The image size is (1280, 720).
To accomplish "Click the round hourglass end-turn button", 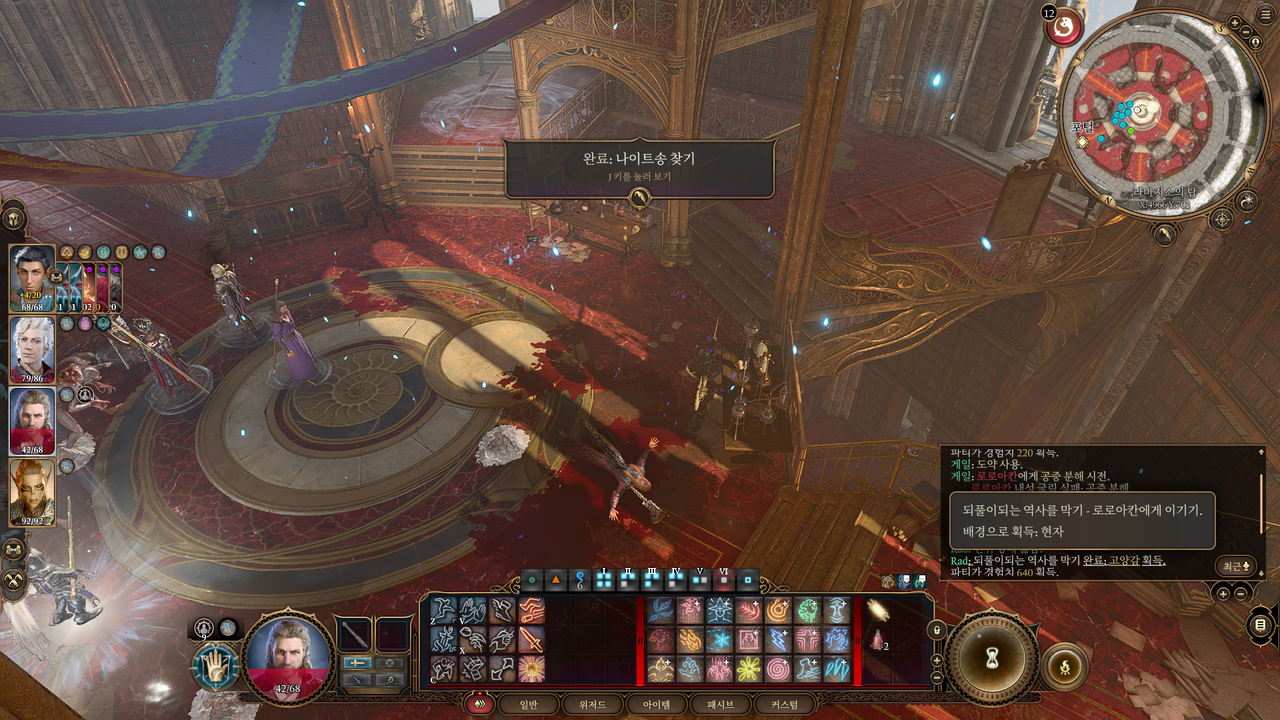I will [x=992, y=657].
